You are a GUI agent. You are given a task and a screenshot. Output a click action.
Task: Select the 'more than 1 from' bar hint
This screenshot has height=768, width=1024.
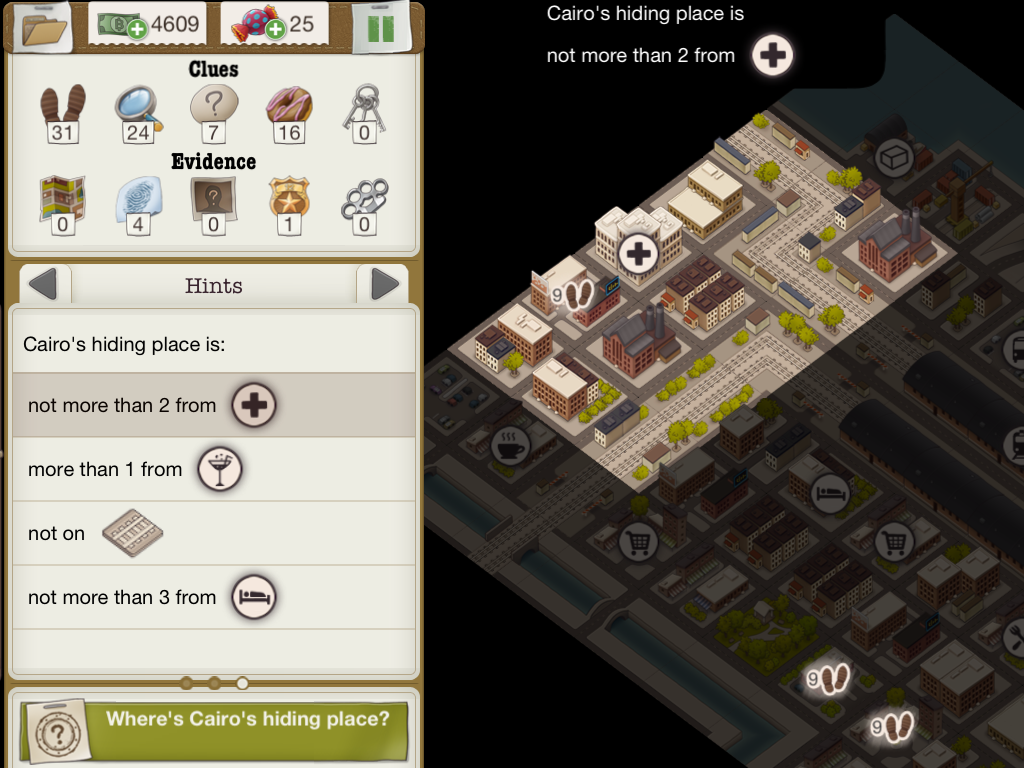point(213,469)
